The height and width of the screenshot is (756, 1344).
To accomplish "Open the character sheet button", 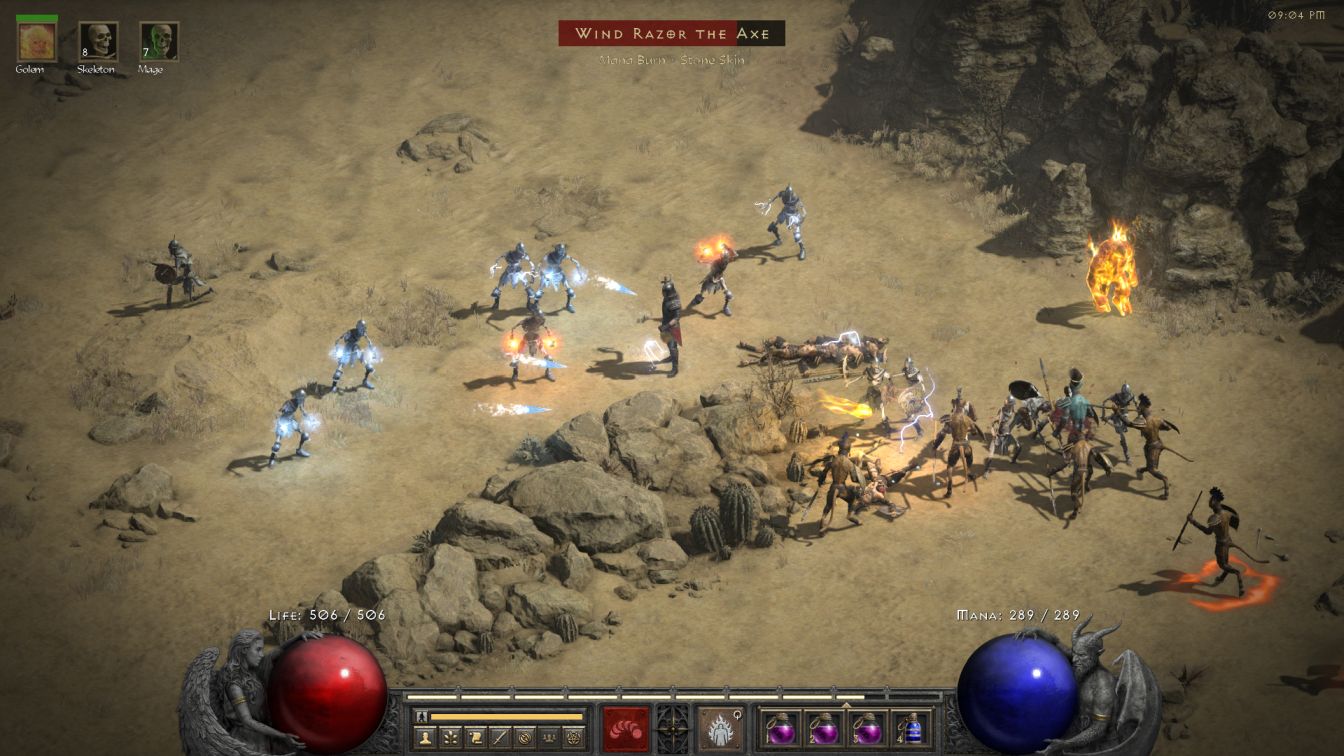I will point(427,737).
